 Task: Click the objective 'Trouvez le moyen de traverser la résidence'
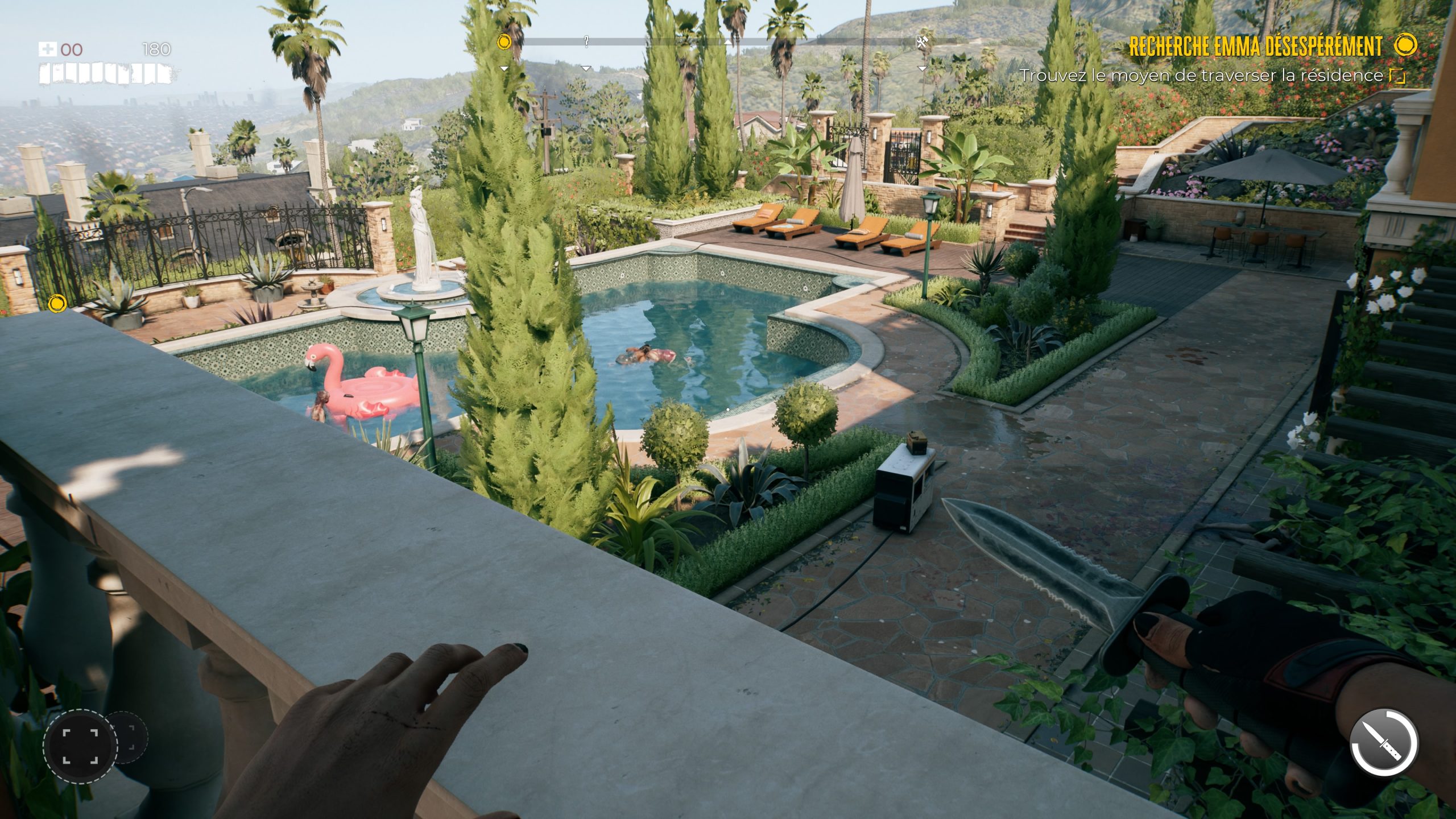coord(1201,76)
